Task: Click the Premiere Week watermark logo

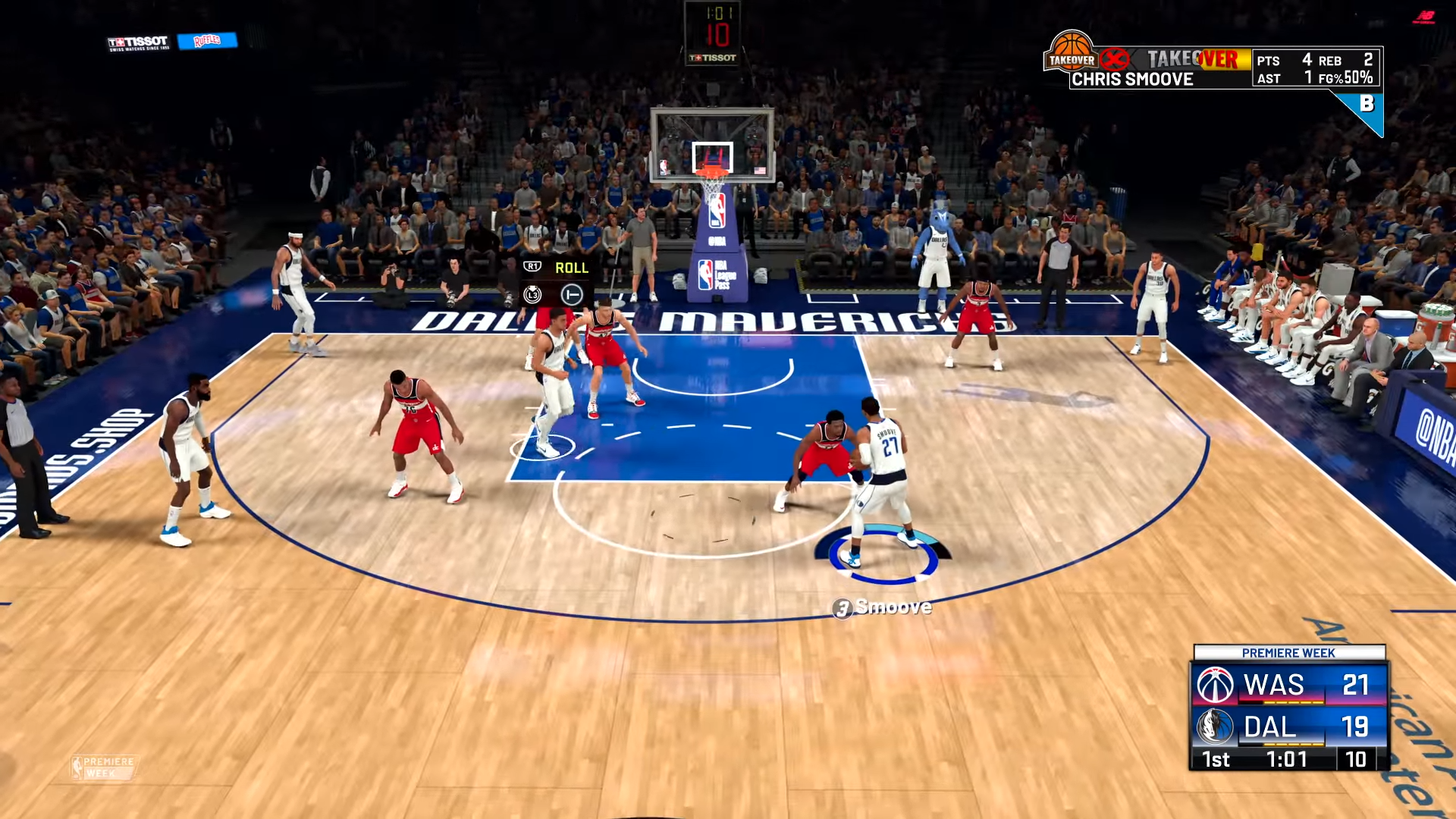Action: pyautogui.click(x=103, y=767)
